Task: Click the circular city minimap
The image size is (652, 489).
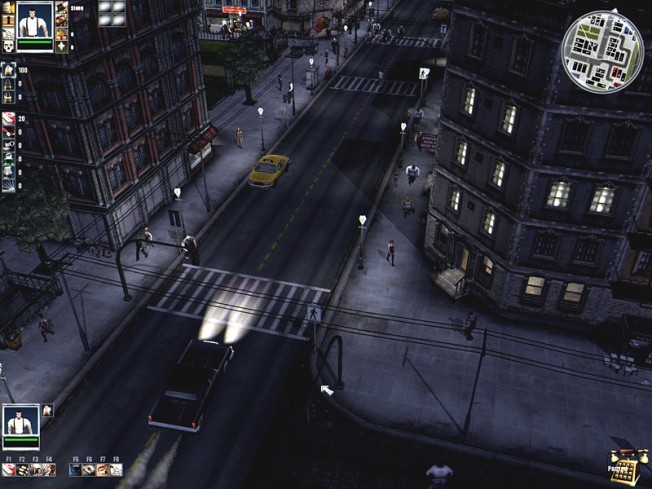Action: coord(602,50)
